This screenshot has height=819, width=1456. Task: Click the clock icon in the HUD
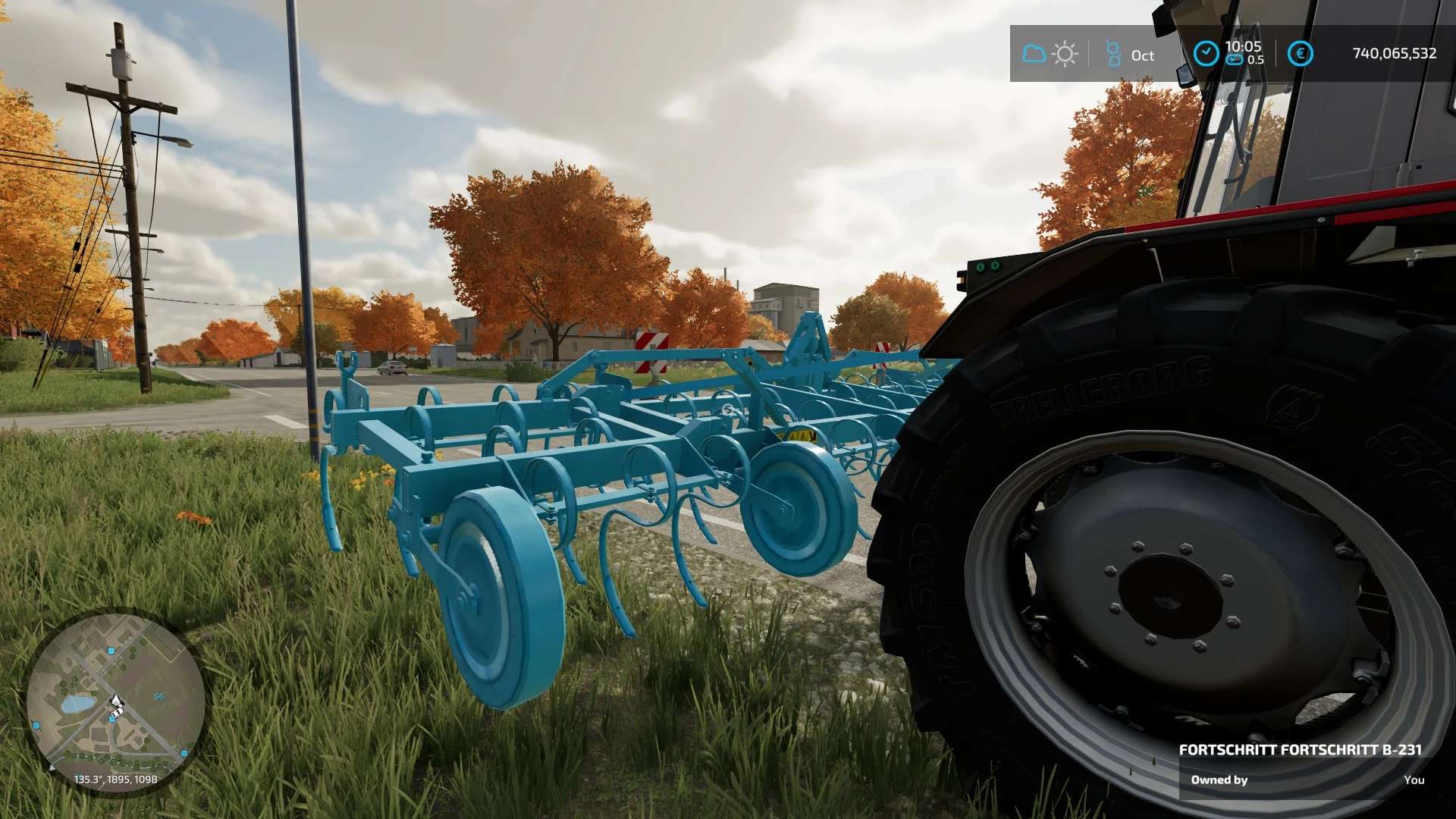pyautogui.click(x=1206, y=54)
